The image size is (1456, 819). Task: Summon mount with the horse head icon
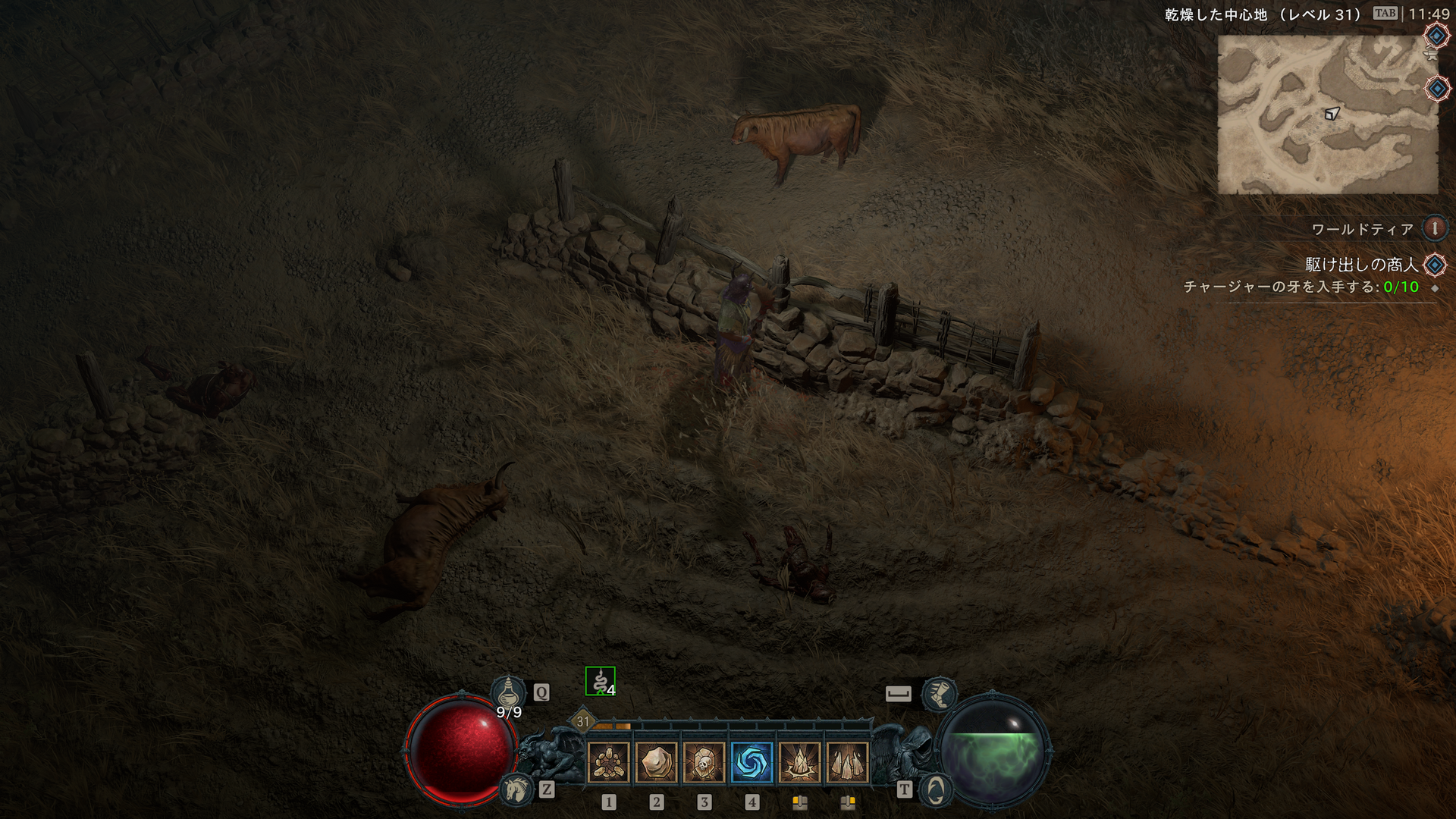click(516, 789)
